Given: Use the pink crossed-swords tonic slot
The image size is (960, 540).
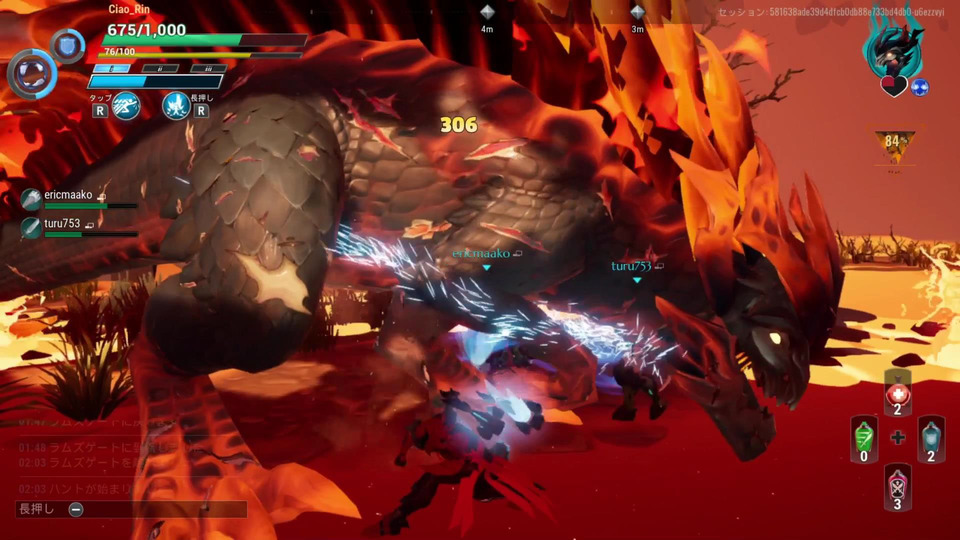Looking at the screenshot, I should (x=897, y=485).
